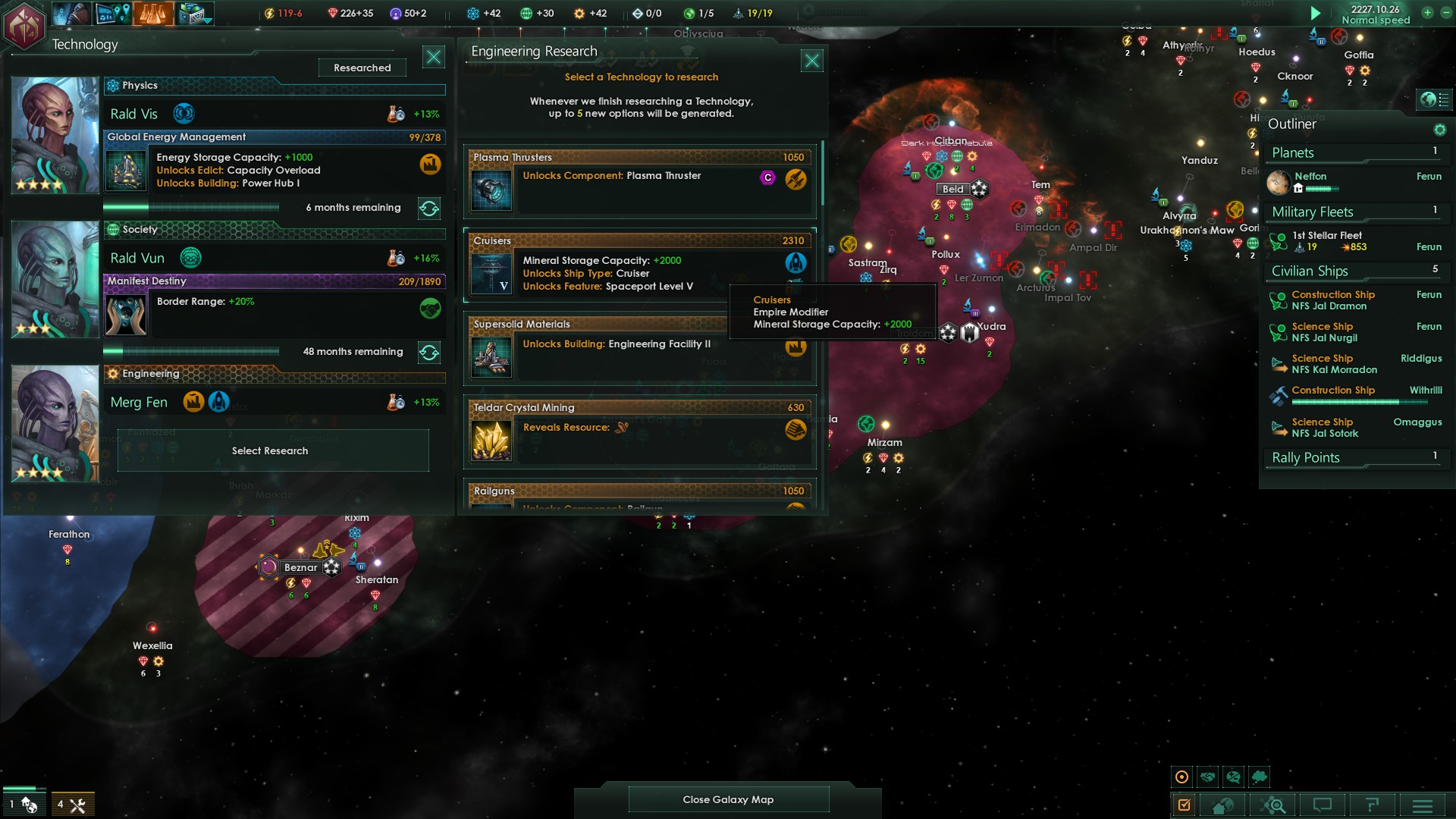Select the Cruisers technology option
1456x819 pixels.
(639, 265)
